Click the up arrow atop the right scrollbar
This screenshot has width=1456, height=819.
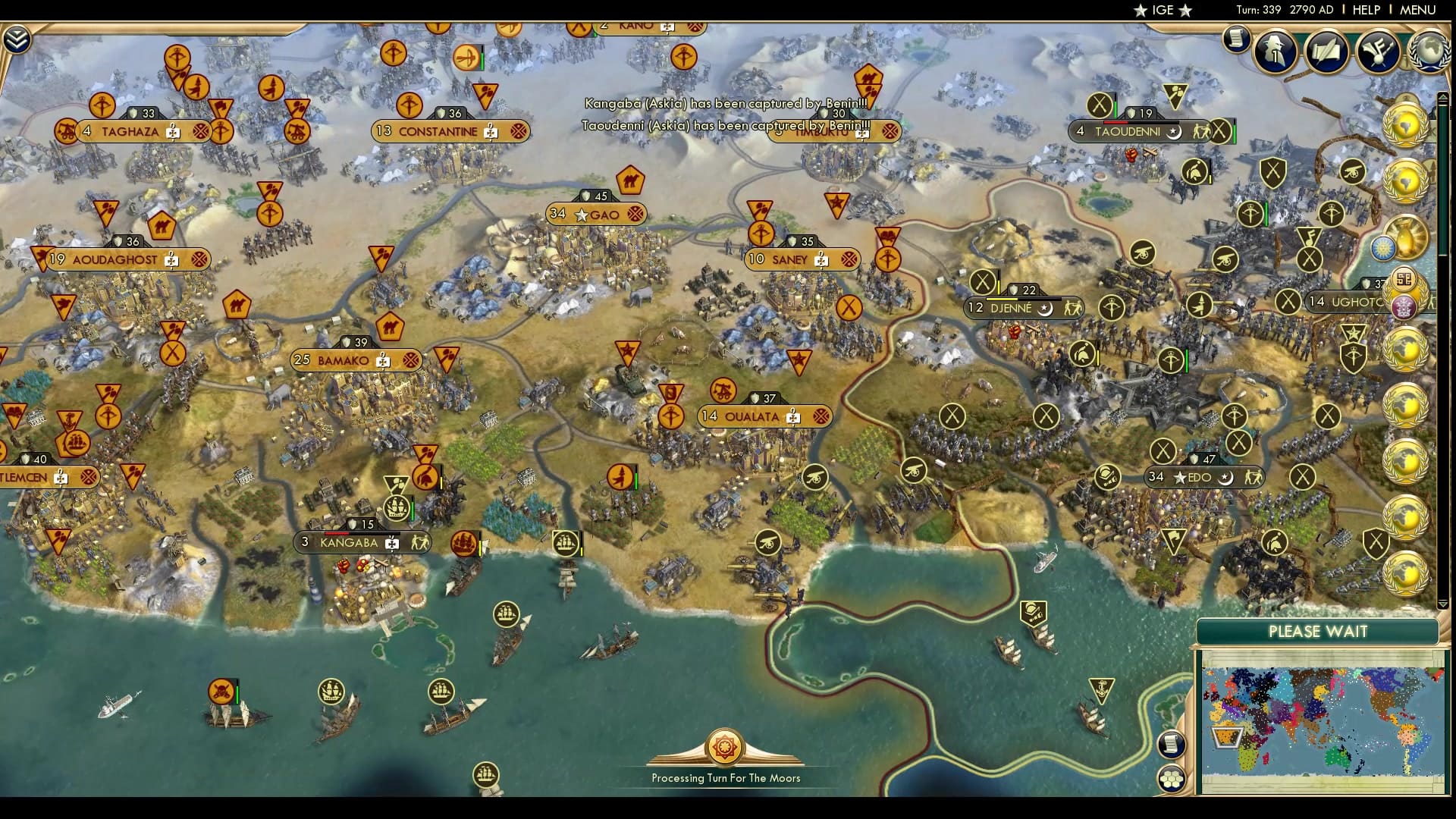click(x=1443, y=97)
